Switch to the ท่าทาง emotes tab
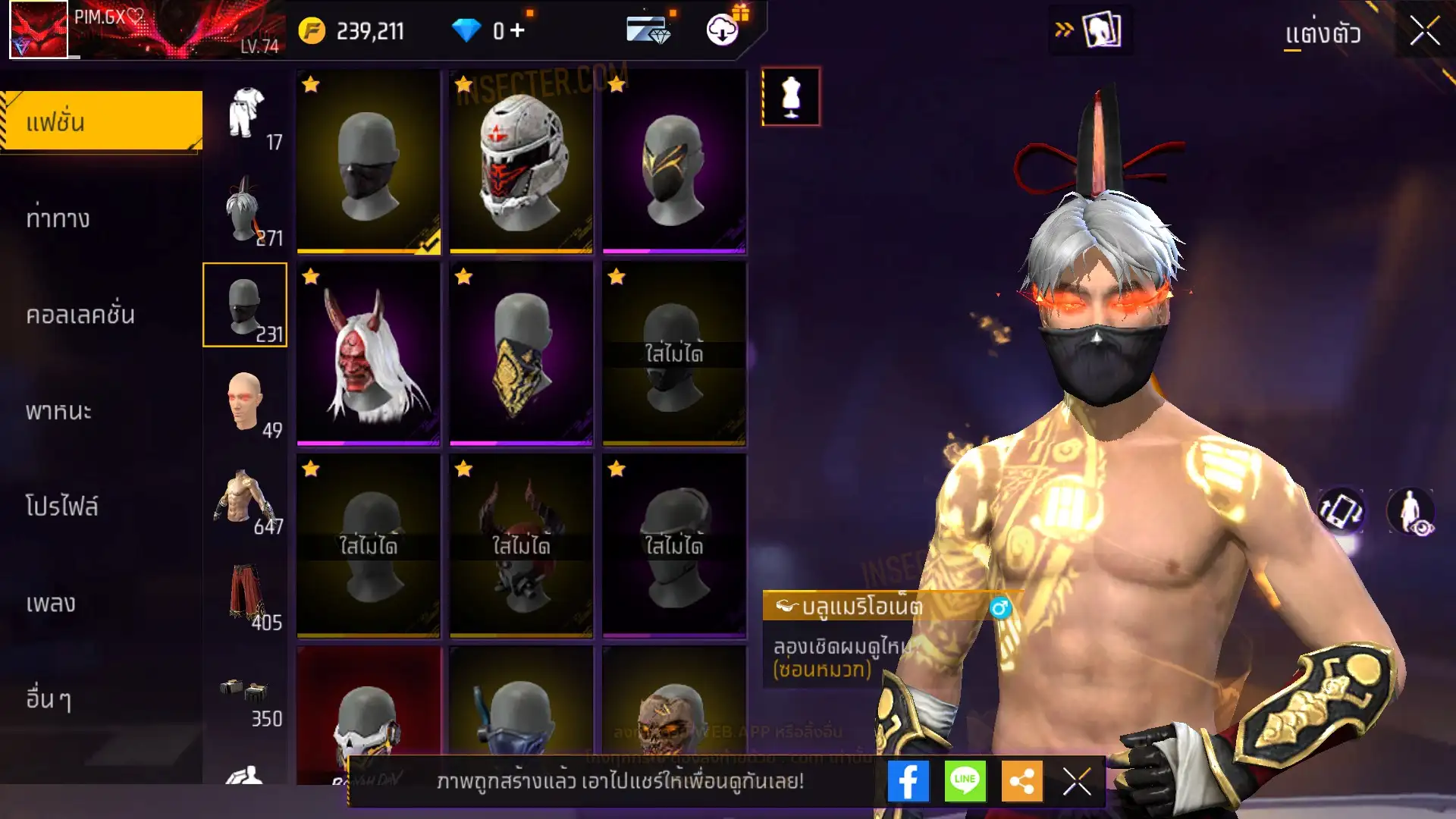1456x819 pixels. [59, 219]
